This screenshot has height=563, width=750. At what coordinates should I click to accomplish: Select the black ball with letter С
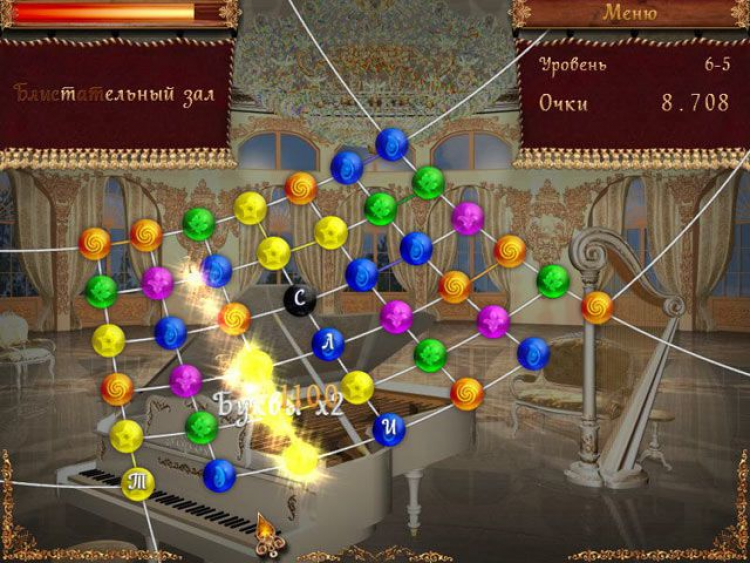pos(299,298)
